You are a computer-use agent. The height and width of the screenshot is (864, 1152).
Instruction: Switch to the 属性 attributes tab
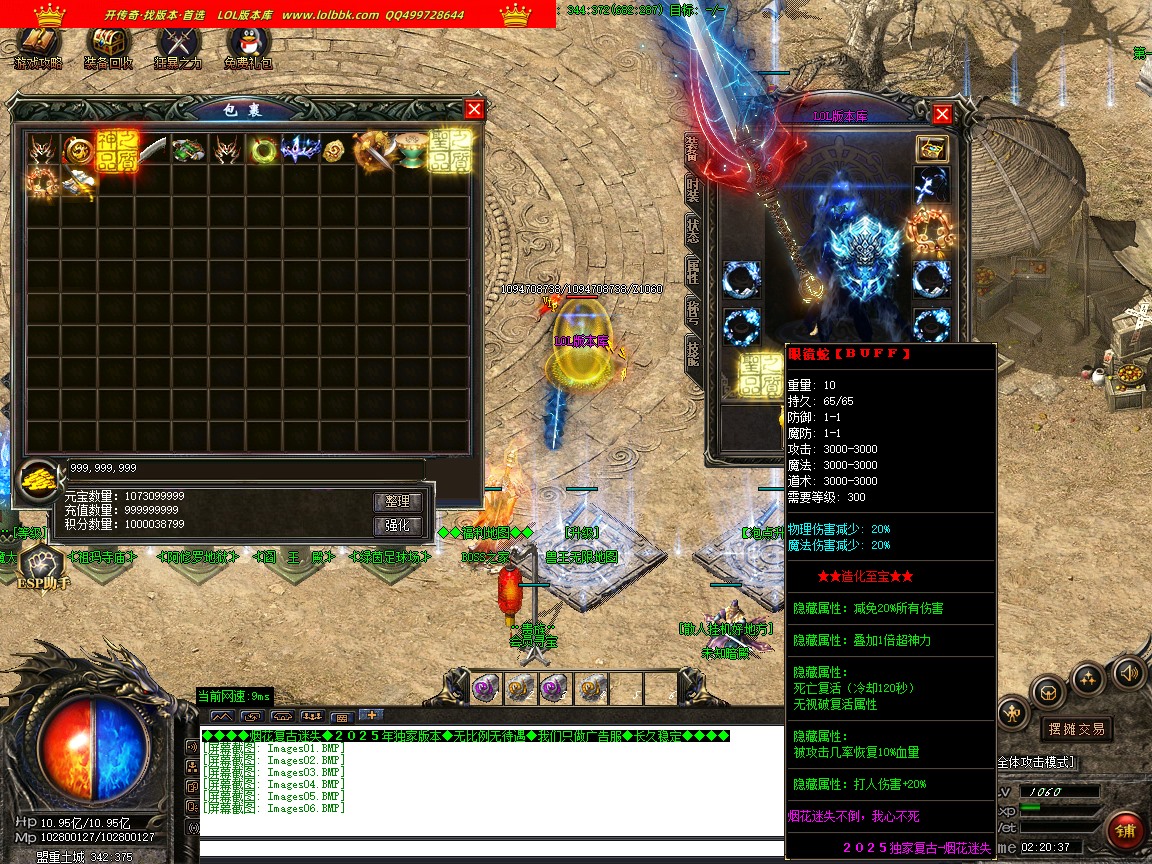(692, 270)
